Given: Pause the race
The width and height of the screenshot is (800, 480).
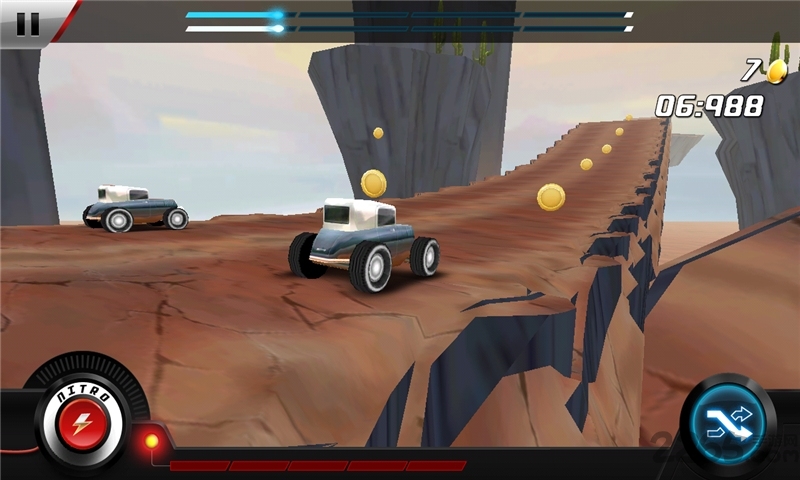Looking at the screenshot, I should tap(28, 23).
